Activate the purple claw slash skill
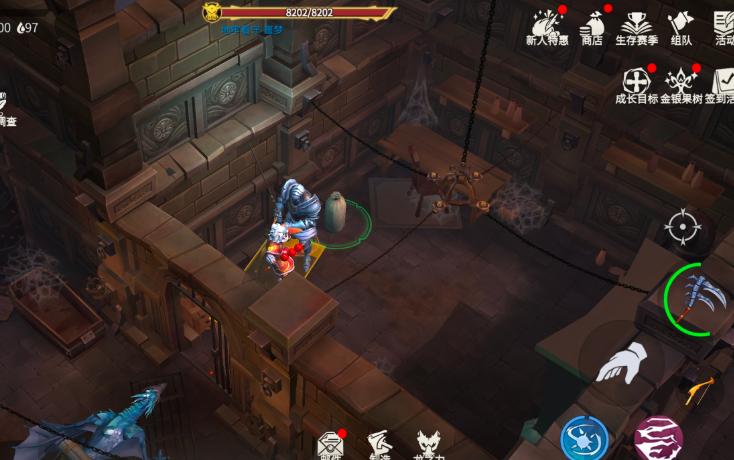This screenshot has width=734, height=460. 659,438
